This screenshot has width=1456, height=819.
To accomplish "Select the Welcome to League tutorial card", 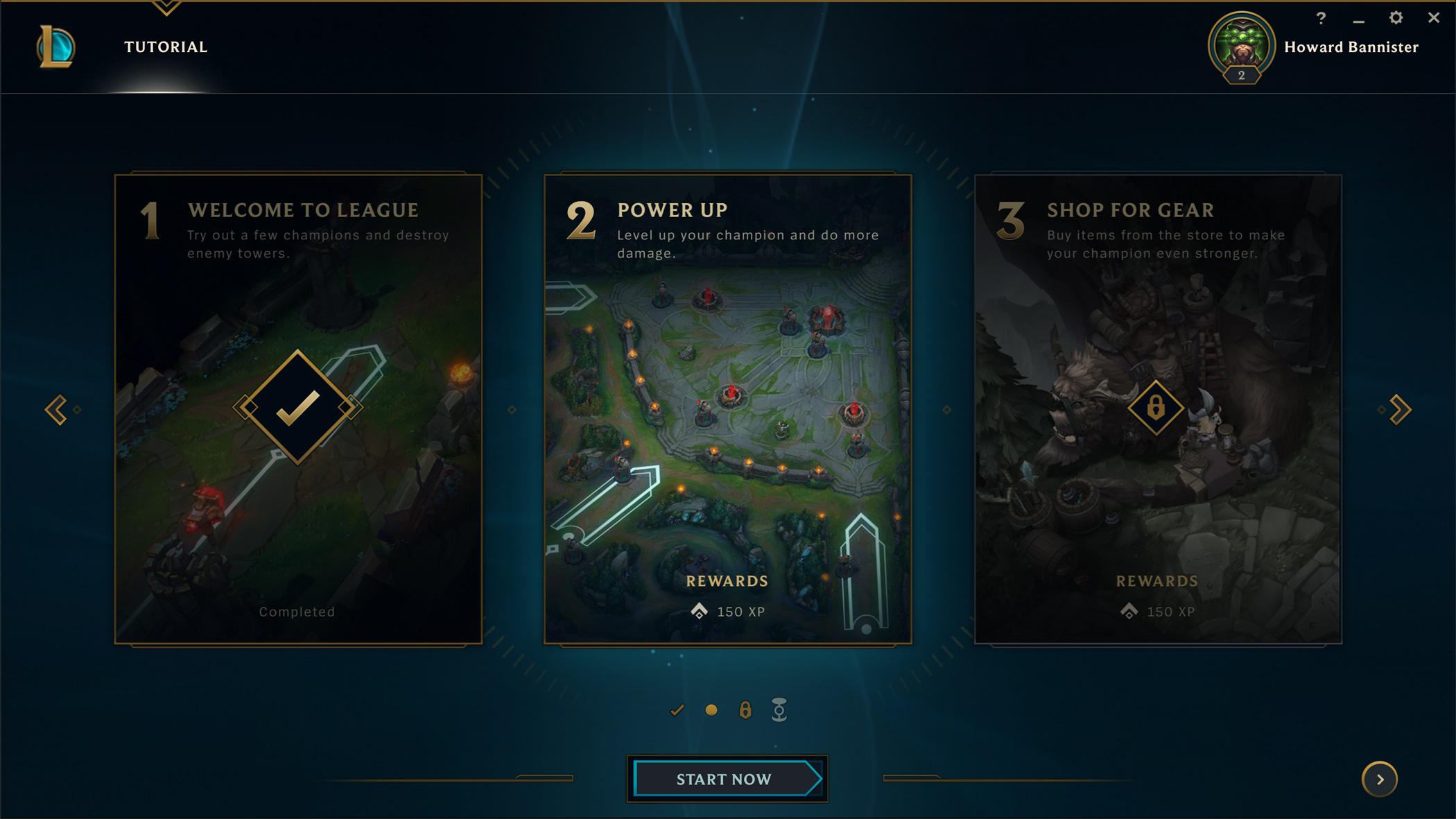I will click(x=298, y=409).
